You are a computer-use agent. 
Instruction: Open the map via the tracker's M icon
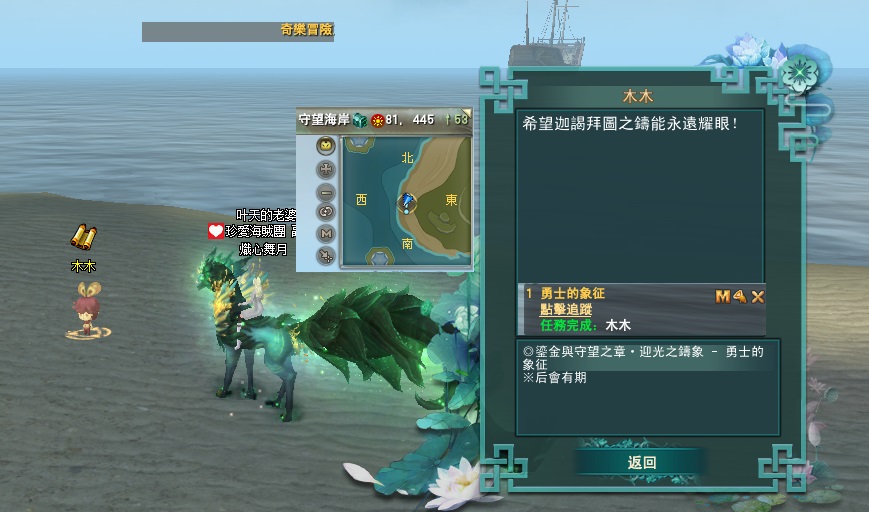tap(723, 296)
